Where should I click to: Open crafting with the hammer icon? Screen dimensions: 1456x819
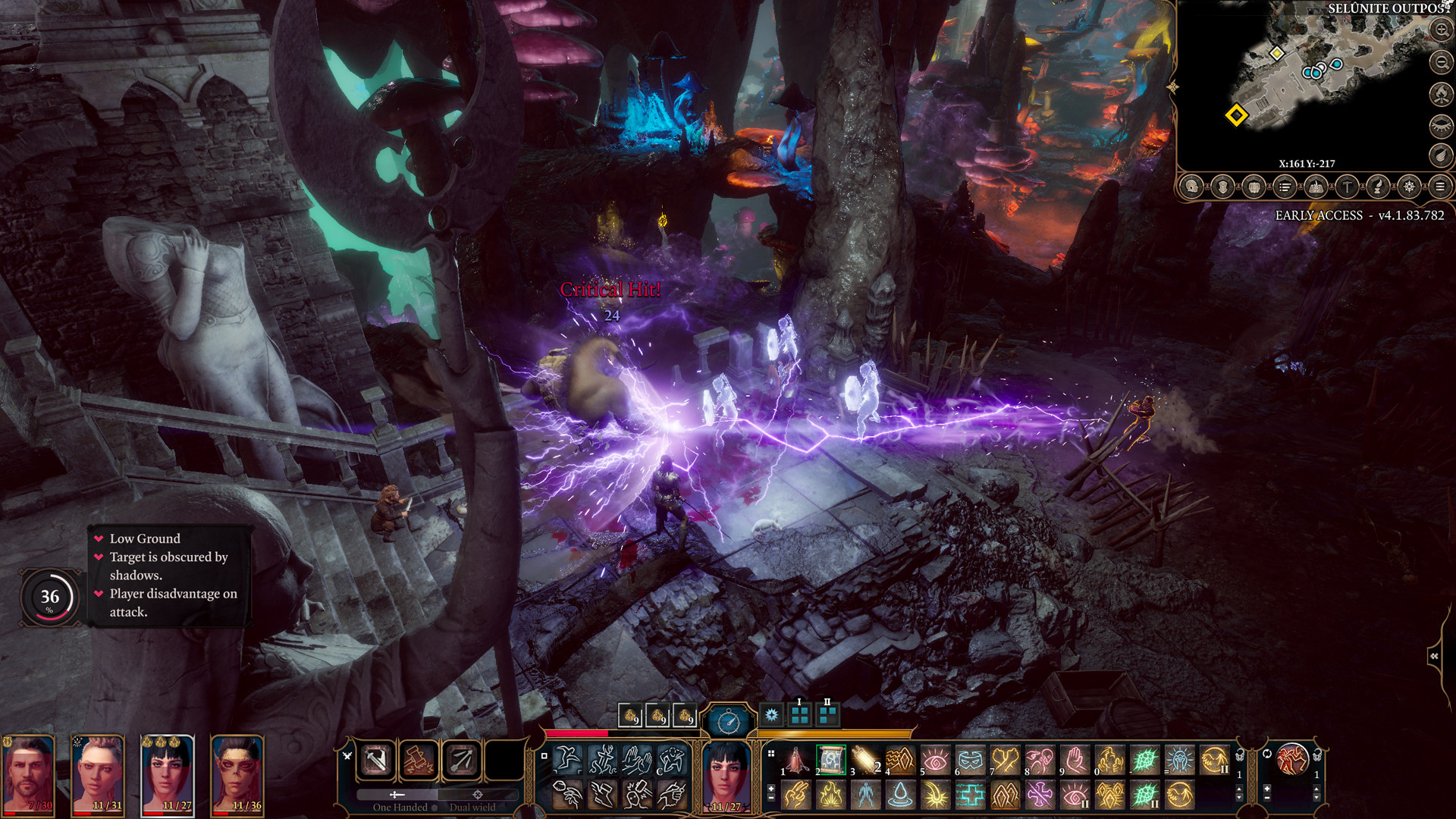point(1348,187)
